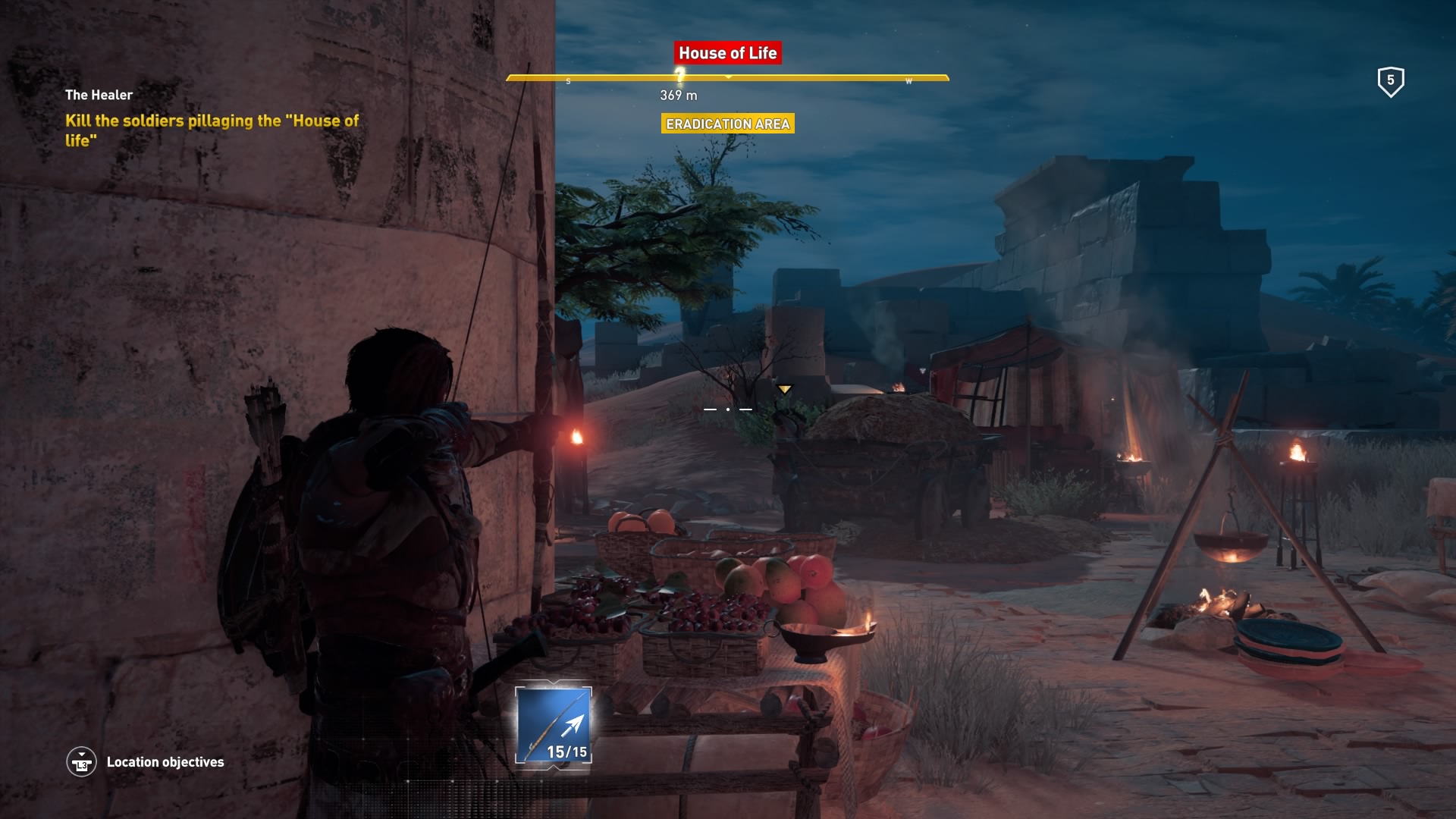Click the 369 m distance indicator
The image size is (1456, 819).
click(677, 96)
